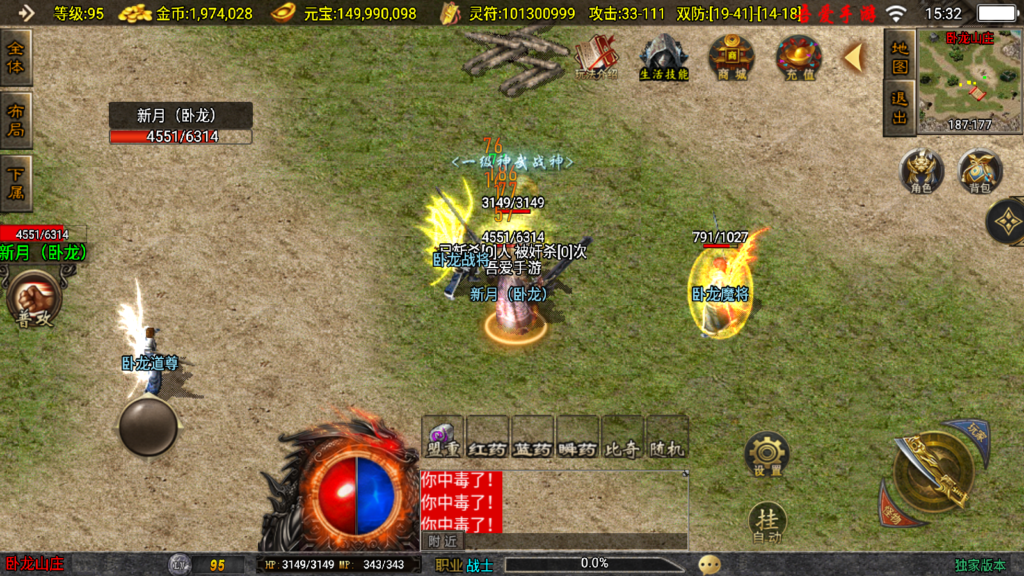Viewport: 1024px width, 576px height.
Task: Tap the 普攻 basic attack fist icon
Action: click(x=34, y=301)
